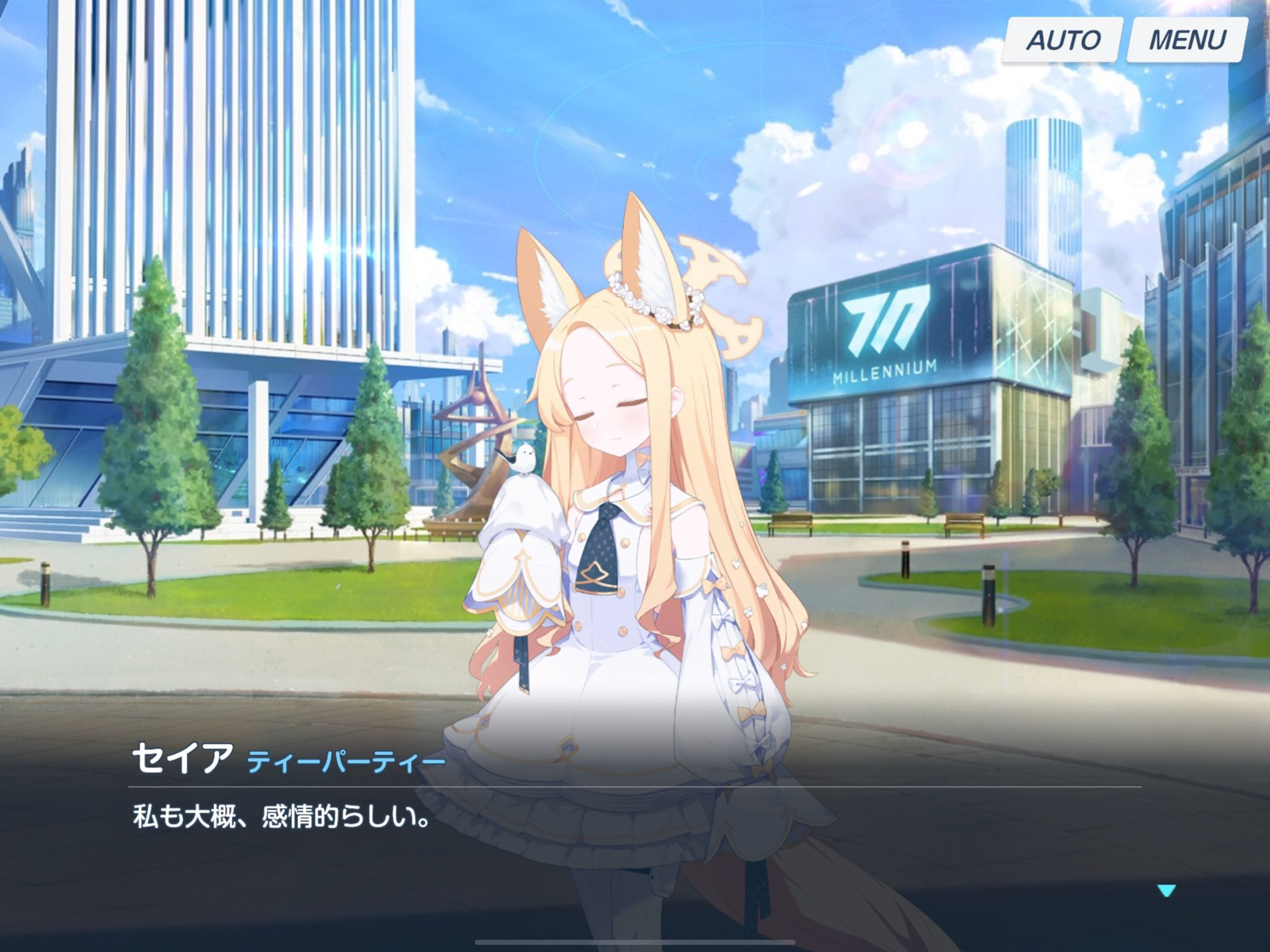
Task: Open the MENU button
Action: click(1187, 40)
